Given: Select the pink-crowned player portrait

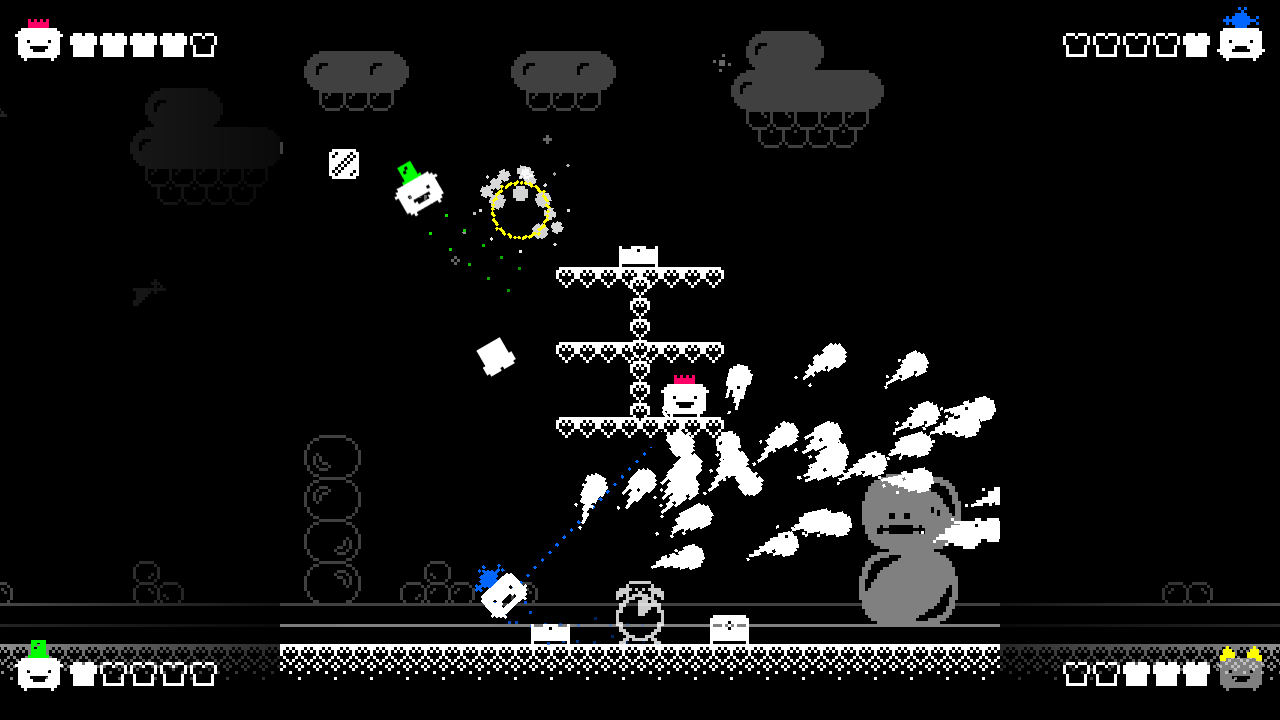Looking at the screenshot, I should 37,42.
